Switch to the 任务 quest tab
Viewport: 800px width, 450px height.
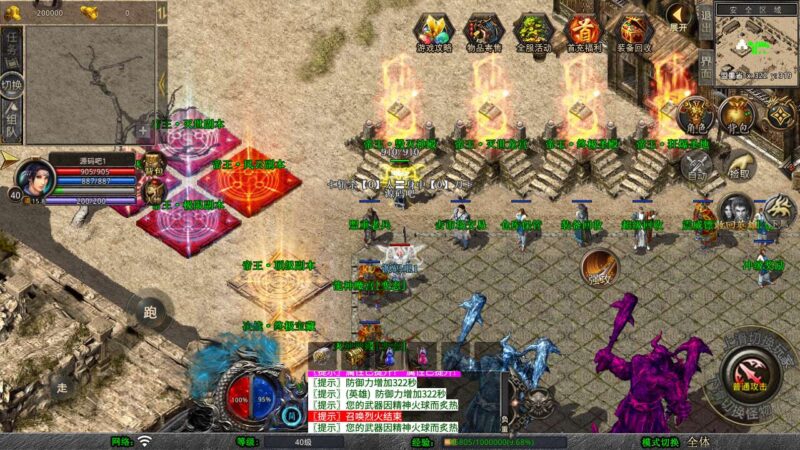click(12, 45)
